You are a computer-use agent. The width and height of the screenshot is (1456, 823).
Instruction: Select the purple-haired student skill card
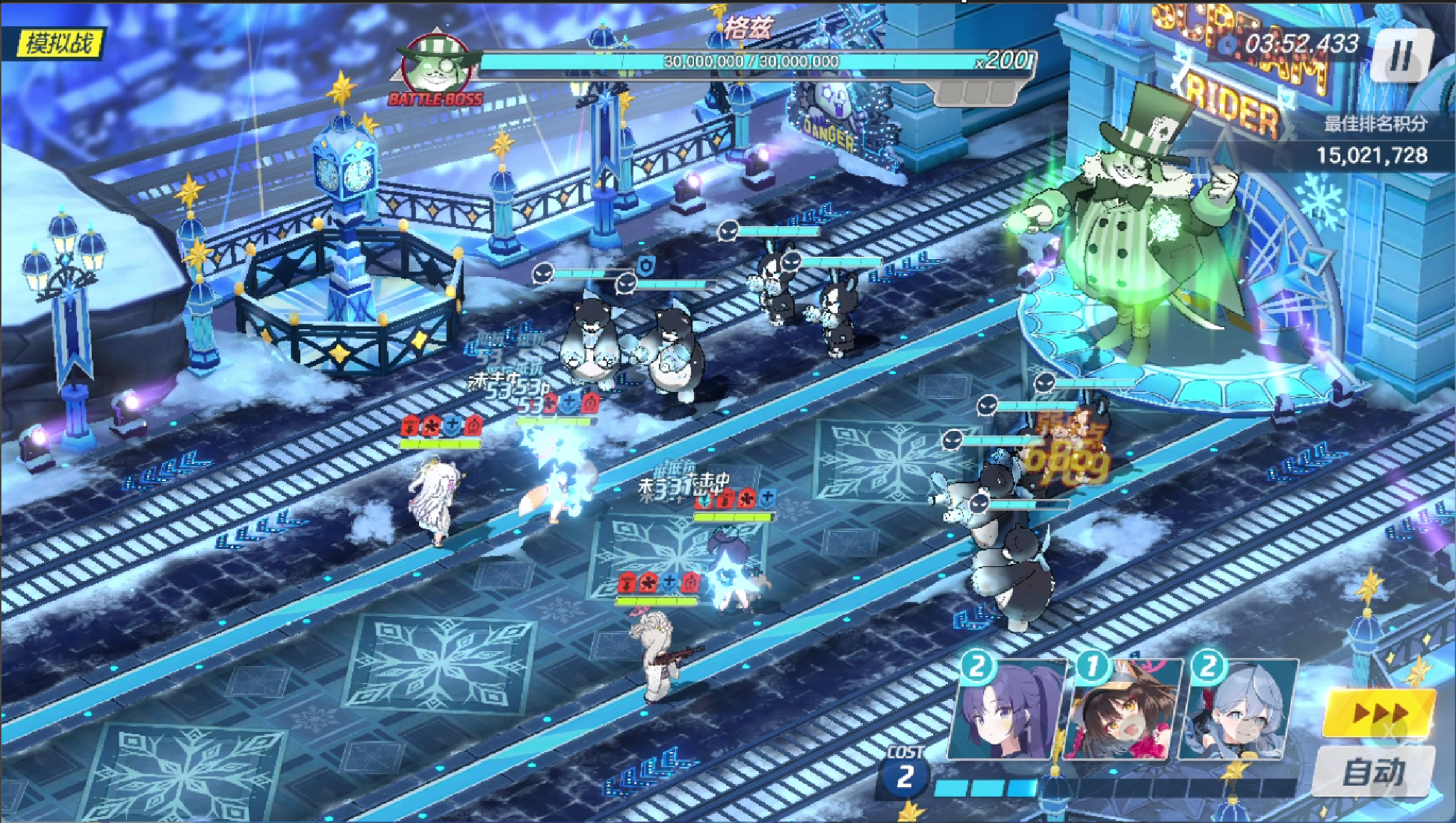point(1008,709)
